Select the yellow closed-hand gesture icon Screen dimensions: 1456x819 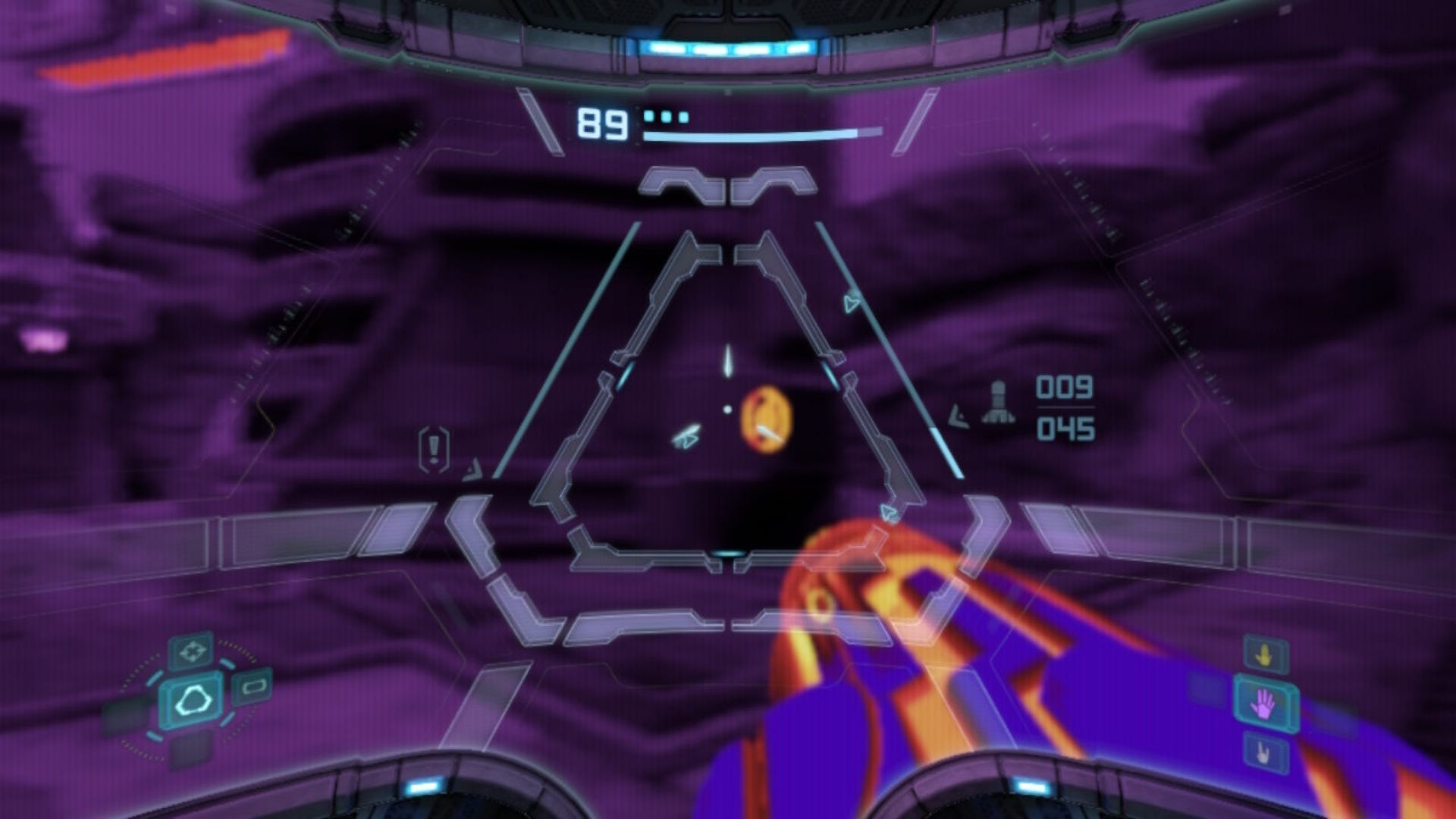coord(1264,654)
